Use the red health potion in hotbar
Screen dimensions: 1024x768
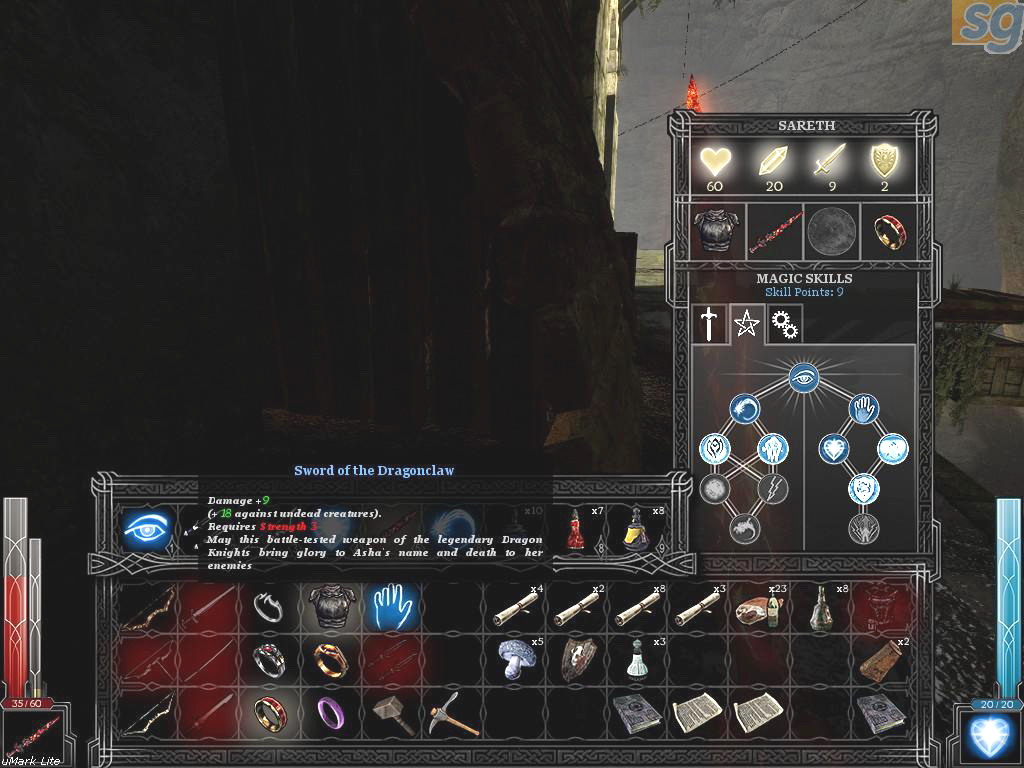(577, 530)
